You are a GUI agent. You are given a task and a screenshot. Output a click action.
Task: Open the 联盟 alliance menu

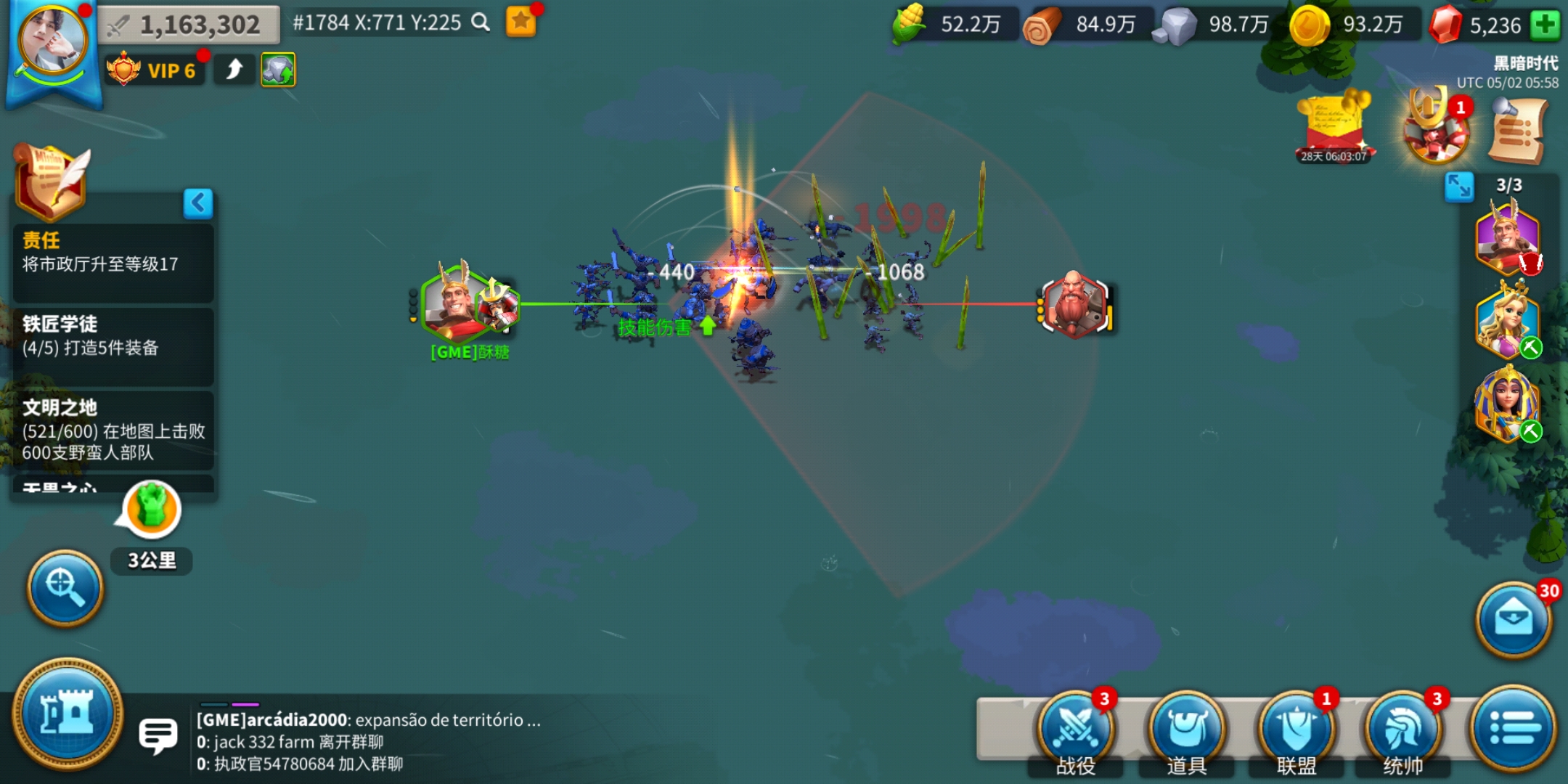pos(1297,730)
